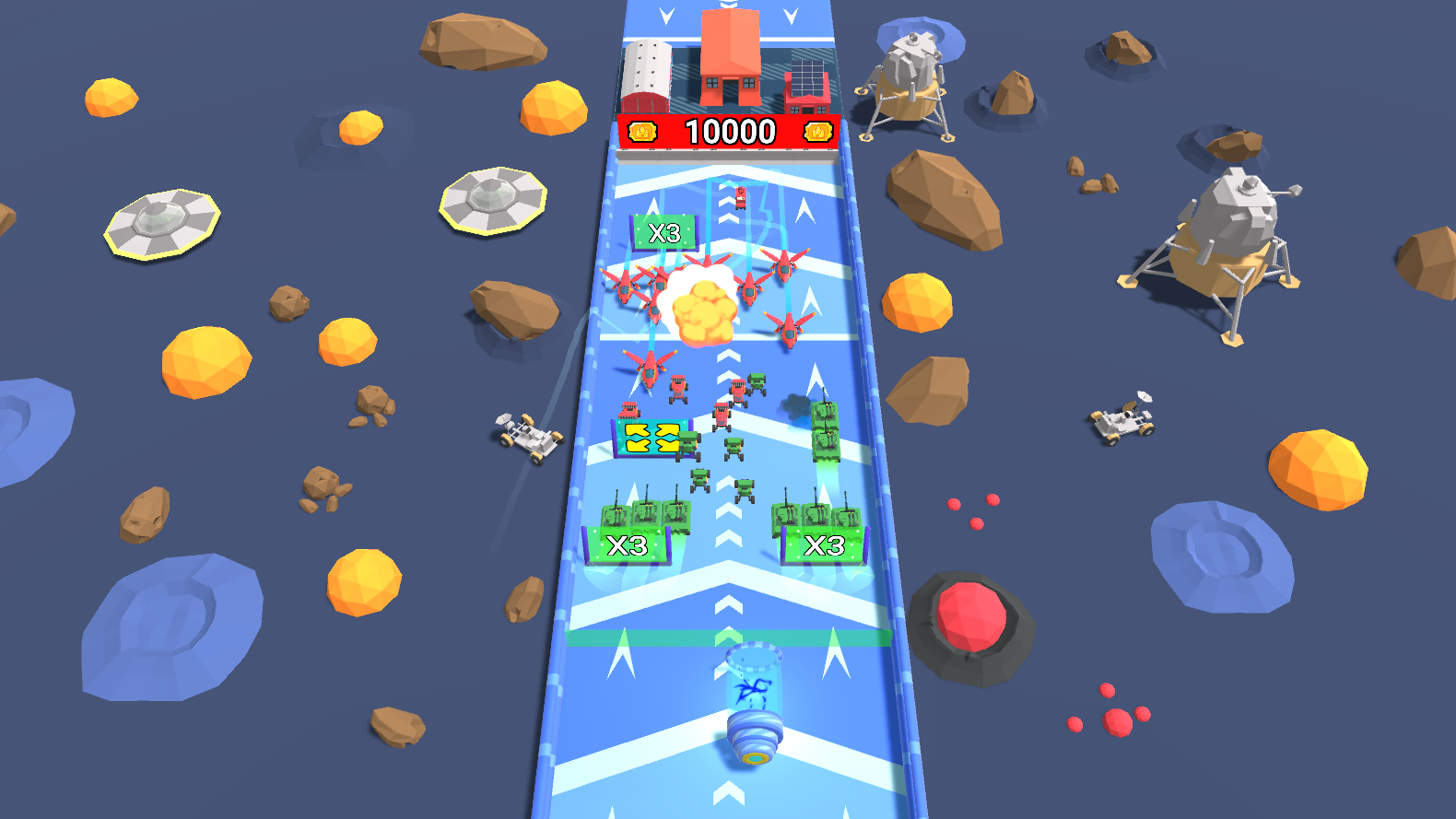Viewport: 1456px width, 819px height.
Task: Click the explosion among the red jets
Action: (x=700, y=309)
